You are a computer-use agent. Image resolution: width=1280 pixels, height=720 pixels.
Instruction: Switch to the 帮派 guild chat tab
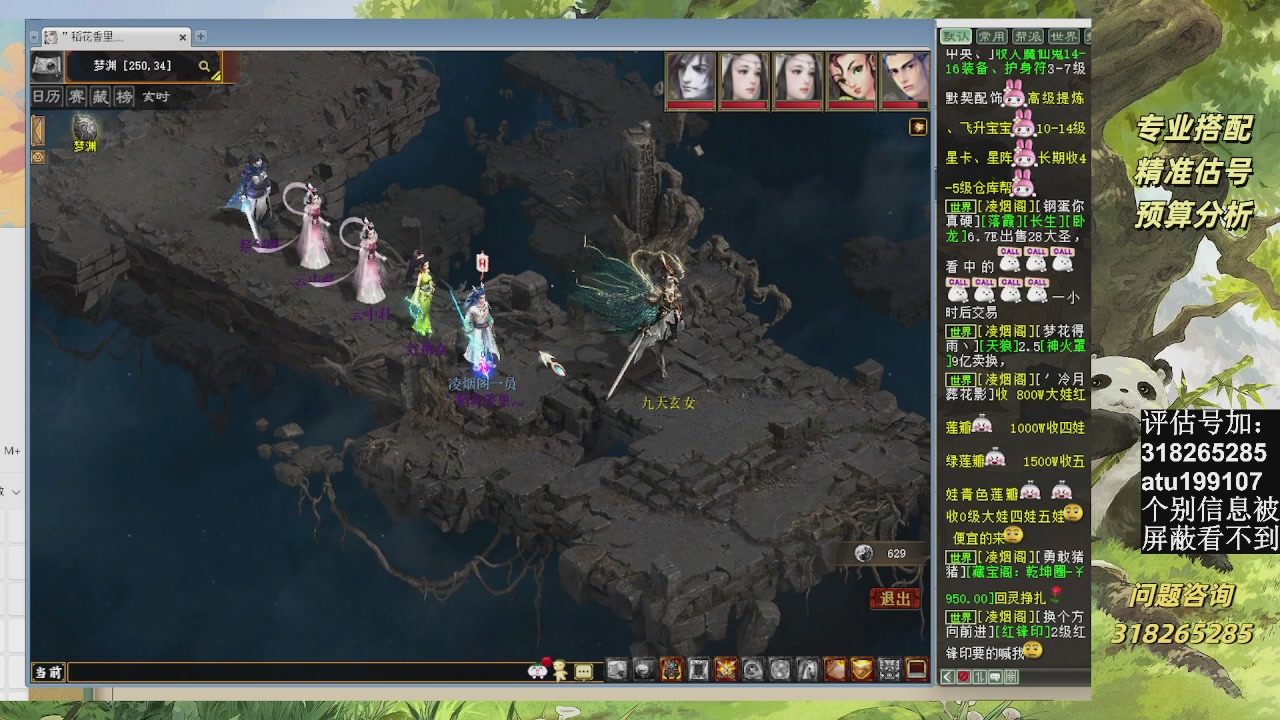click(x=1027, y=37)
